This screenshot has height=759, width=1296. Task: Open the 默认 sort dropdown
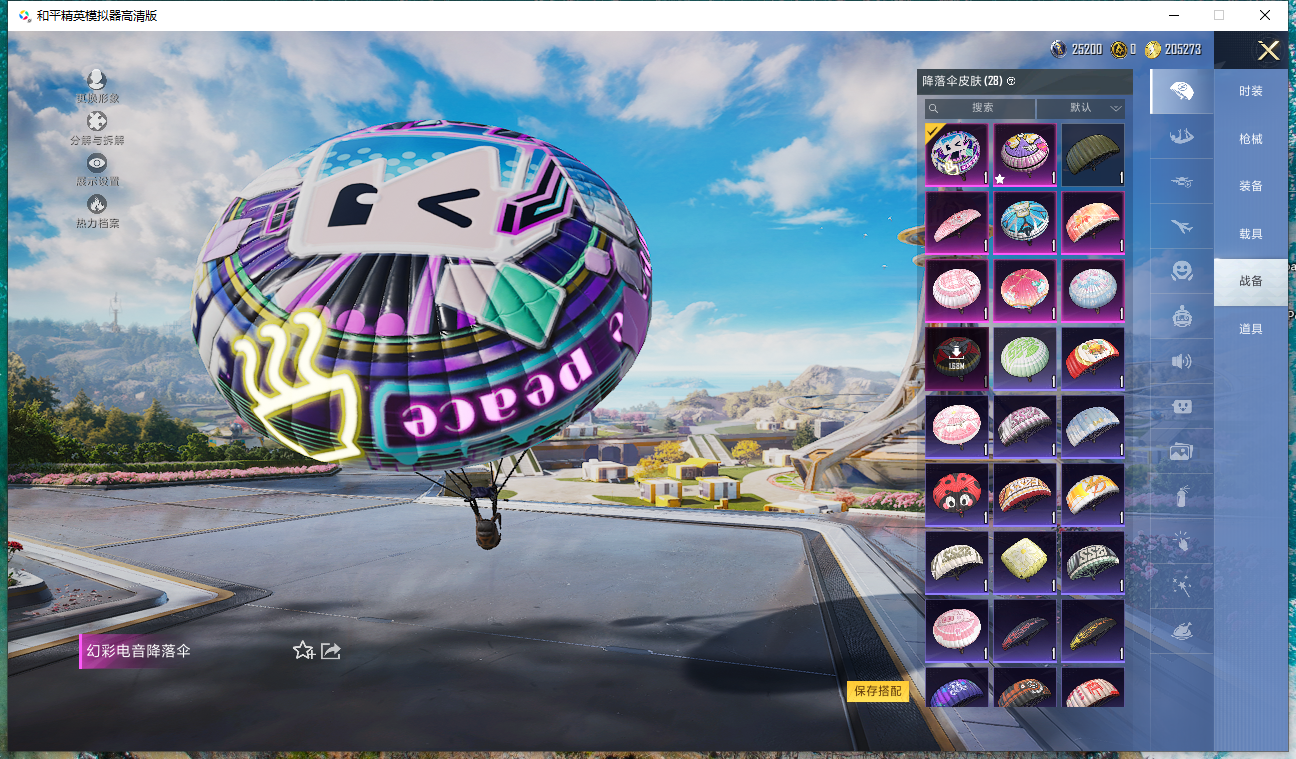click(x=1081, y=108)
